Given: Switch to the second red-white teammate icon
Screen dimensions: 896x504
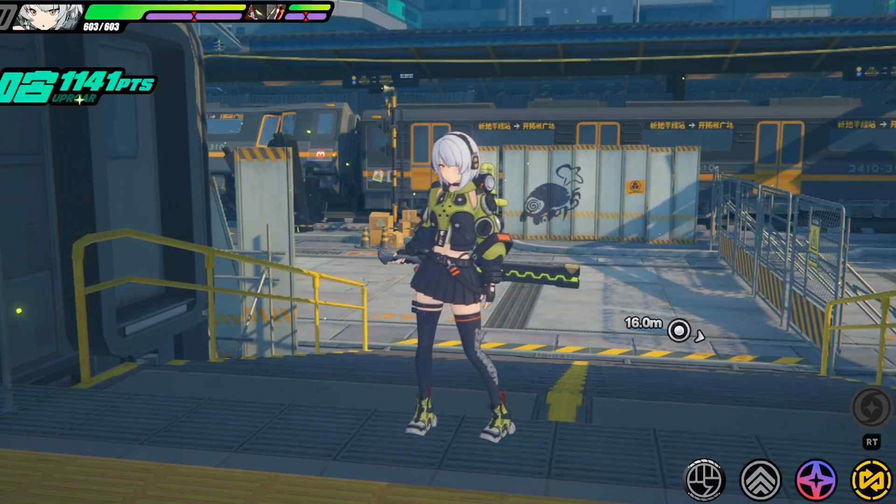Looking at the screenshot, I should pyautogui.click(x=274, y=12).
